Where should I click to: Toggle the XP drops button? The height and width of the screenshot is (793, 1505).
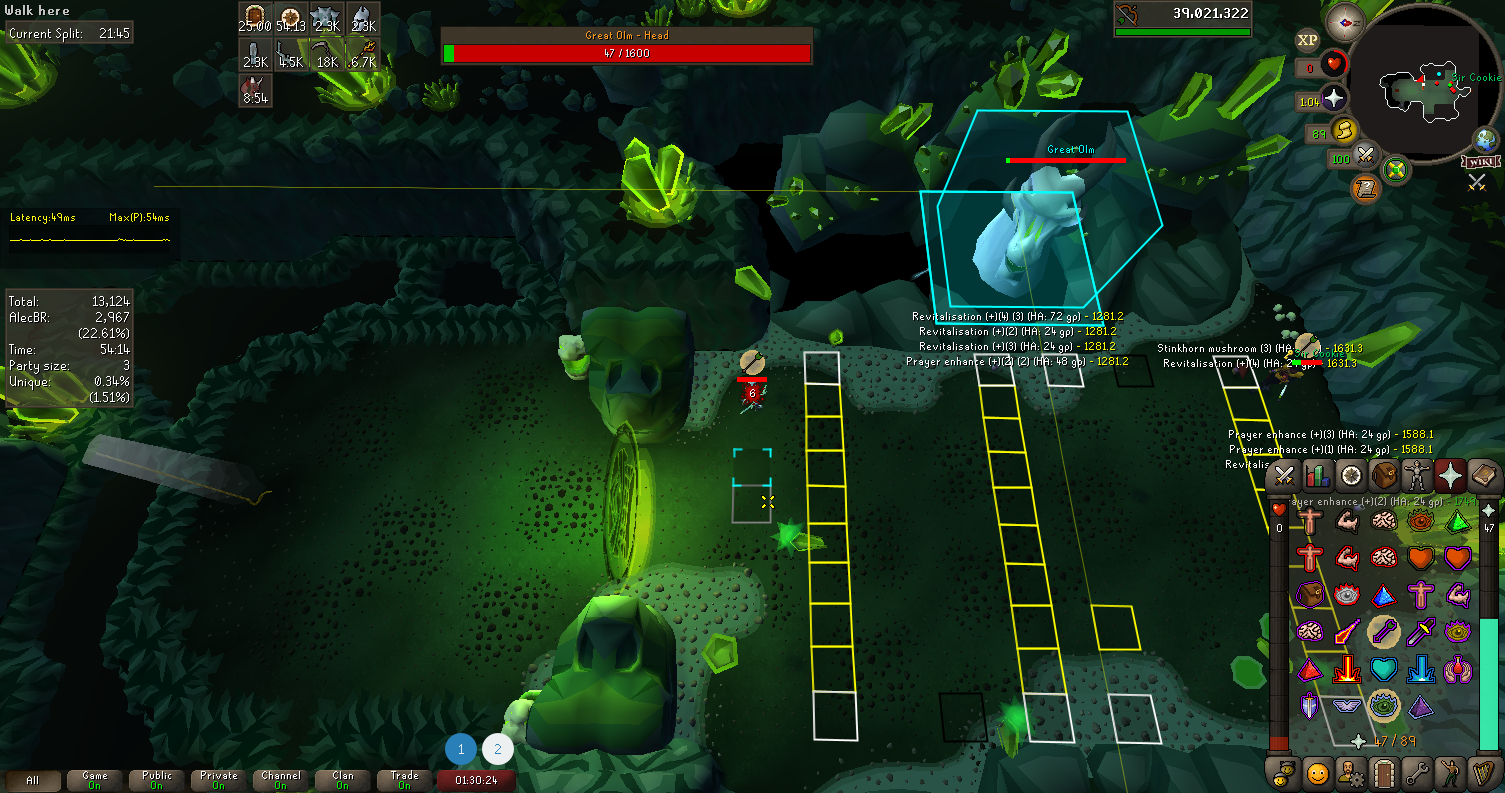tap(1307, 41)
